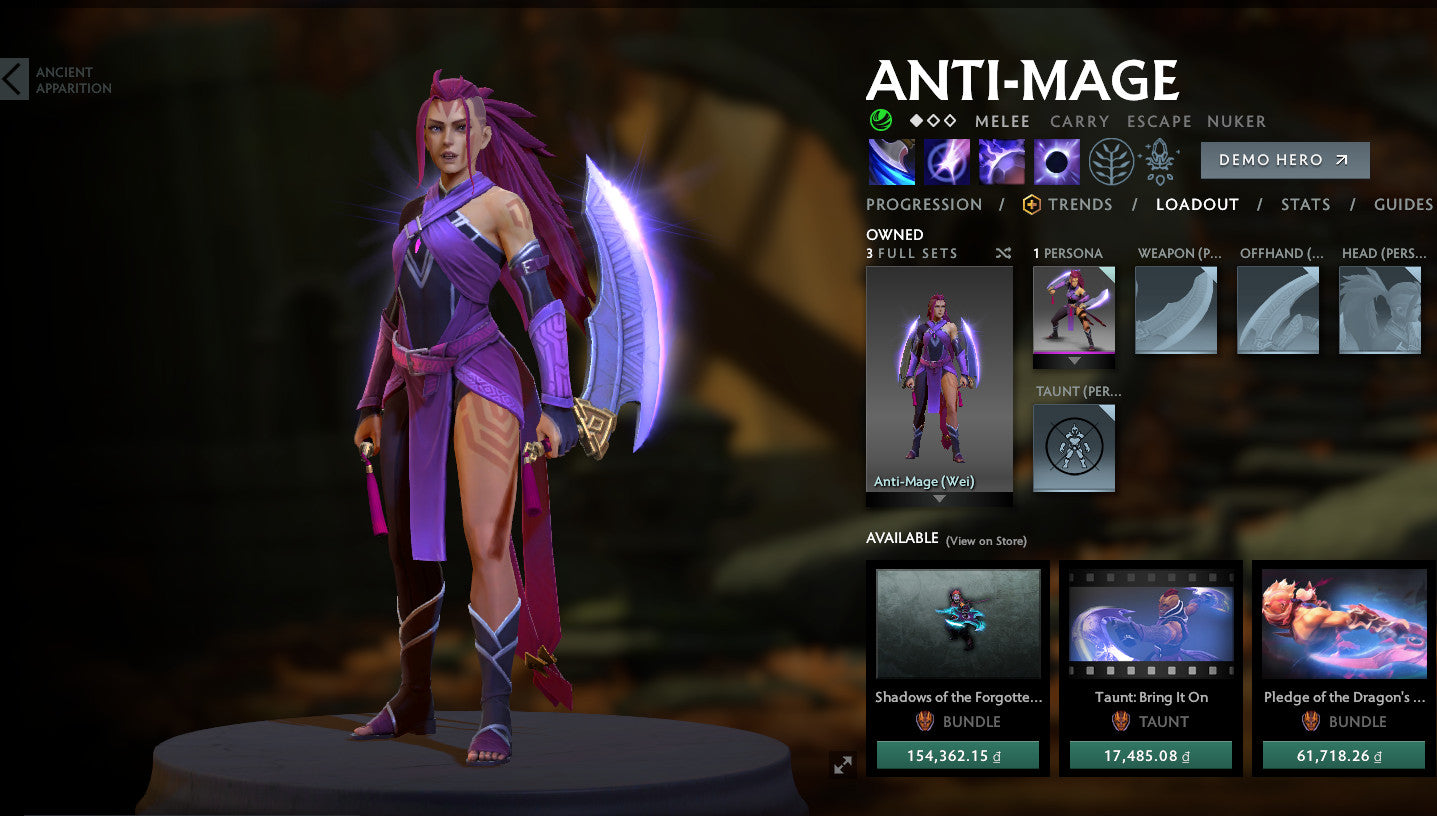Open the Blink ability icon

coord(946,161)
